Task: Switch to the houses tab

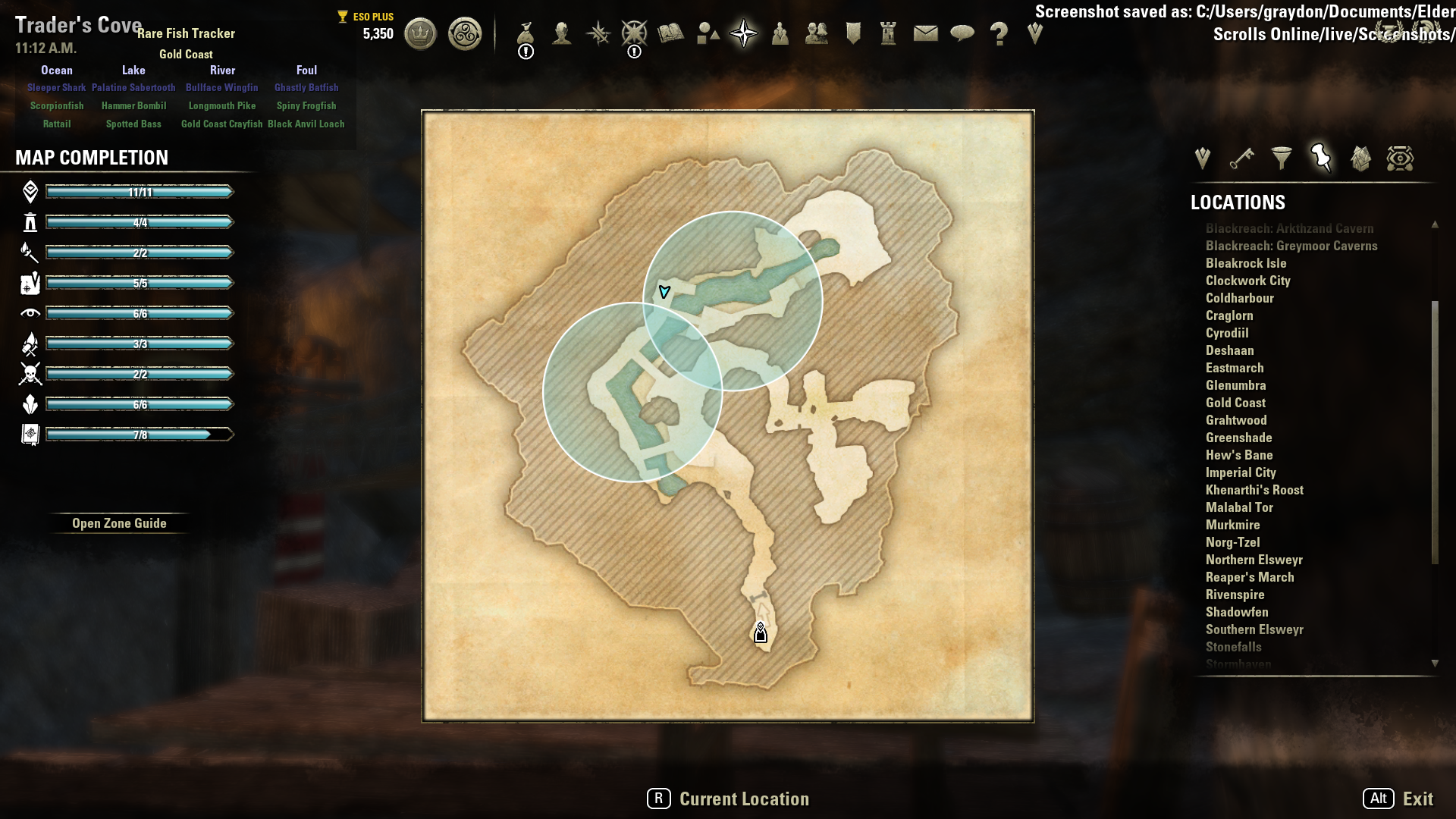Action: pos(1360,158)
